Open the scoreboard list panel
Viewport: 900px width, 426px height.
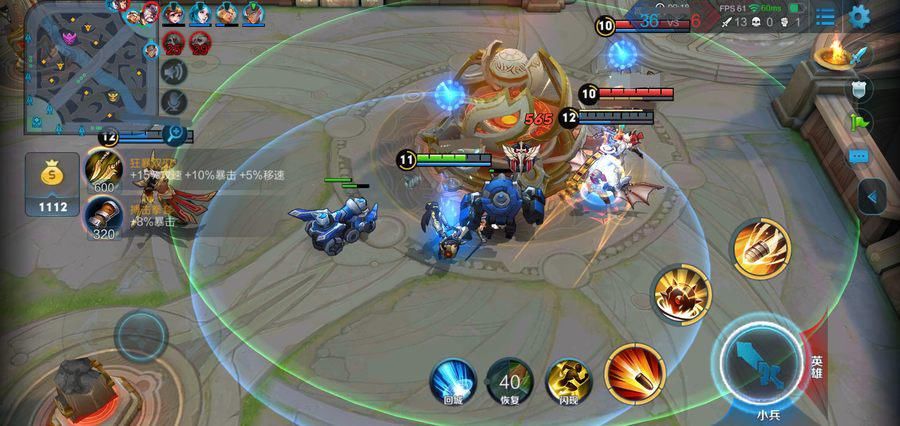825,16
